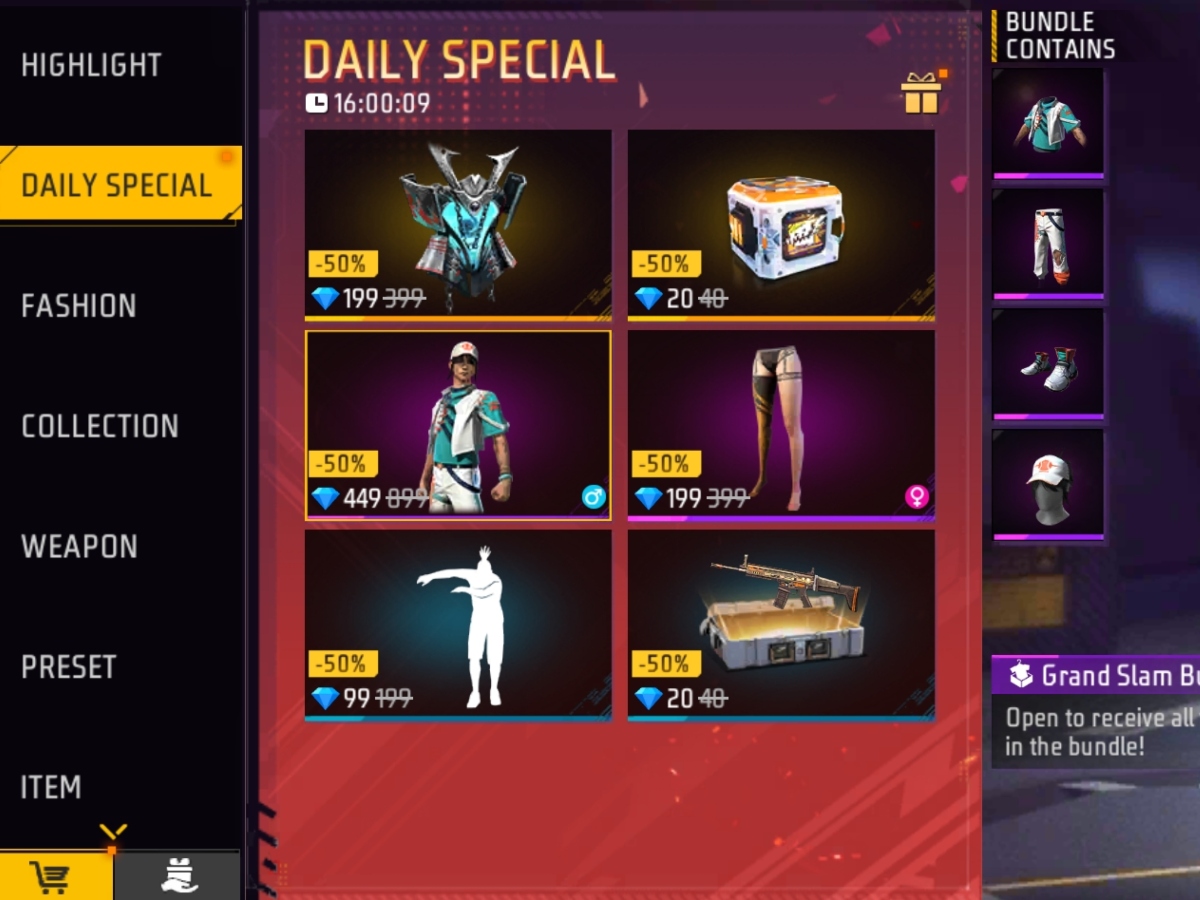
Task: View the white pants bundle piece
Action: 1049,243
